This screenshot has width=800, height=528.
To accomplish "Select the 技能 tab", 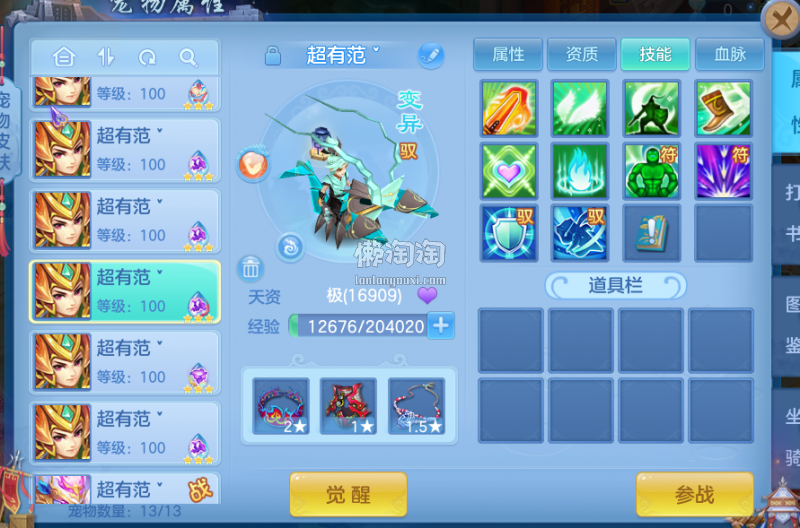I will (655, 55).
